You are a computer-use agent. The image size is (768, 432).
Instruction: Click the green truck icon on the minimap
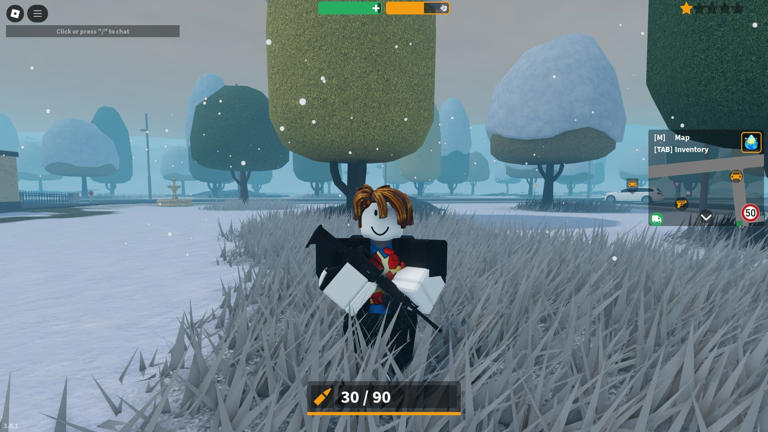(656, 219)
